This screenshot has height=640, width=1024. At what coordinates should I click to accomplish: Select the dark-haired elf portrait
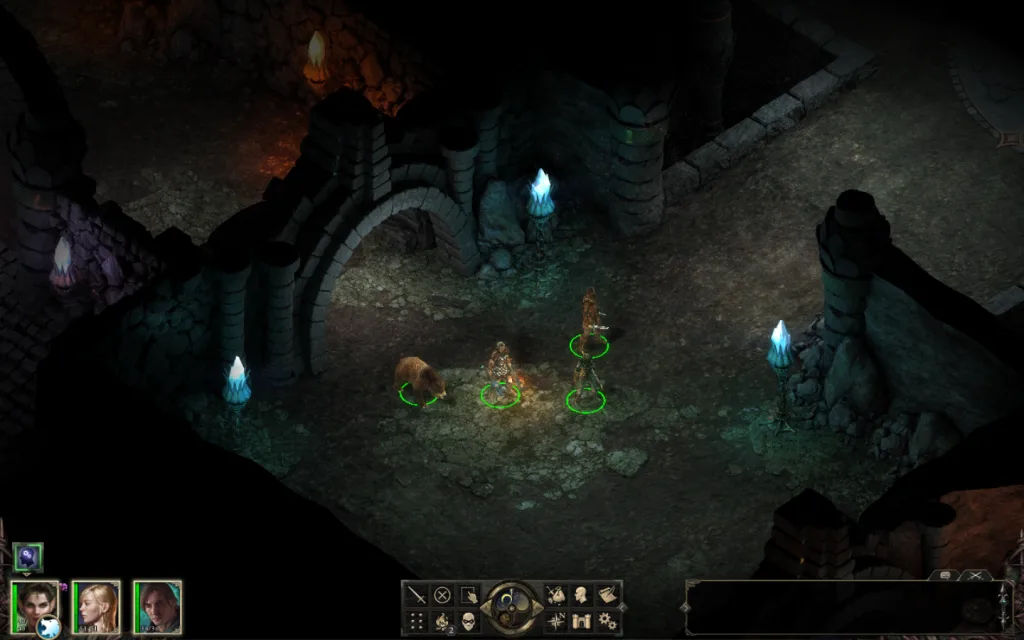tap(35, 604)
